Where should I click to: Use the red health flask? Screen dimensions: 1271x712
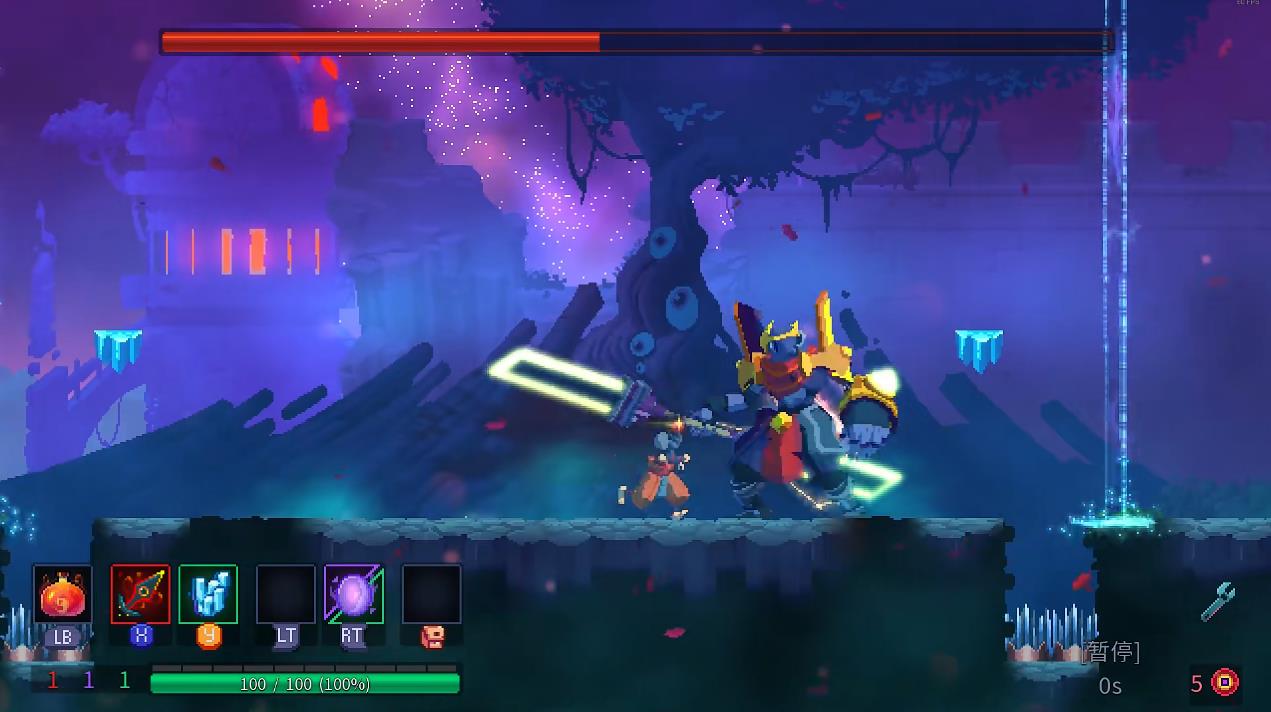tap(62, 595)
